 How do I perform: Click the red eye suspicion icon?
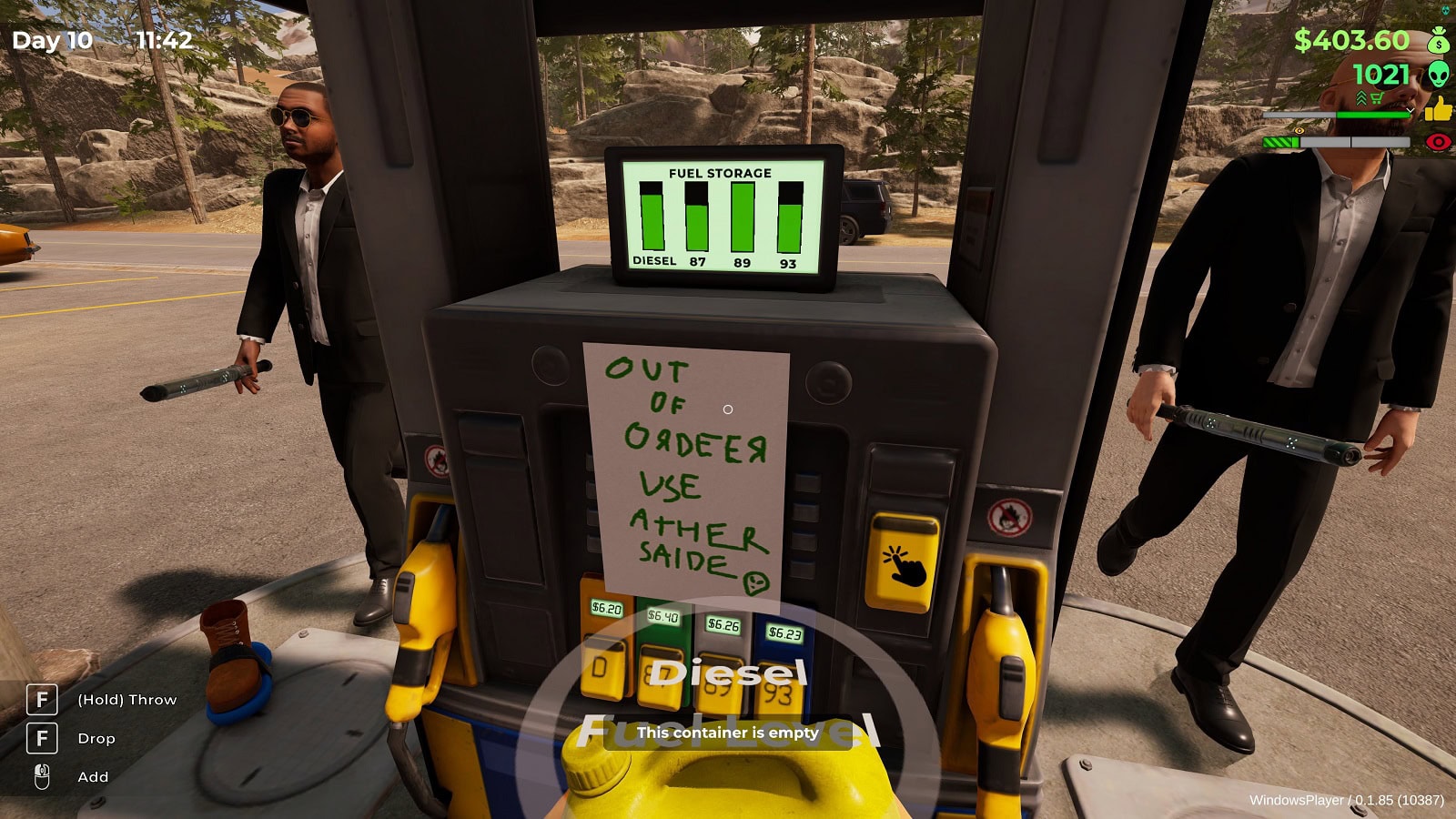[x=1439, y=142]
